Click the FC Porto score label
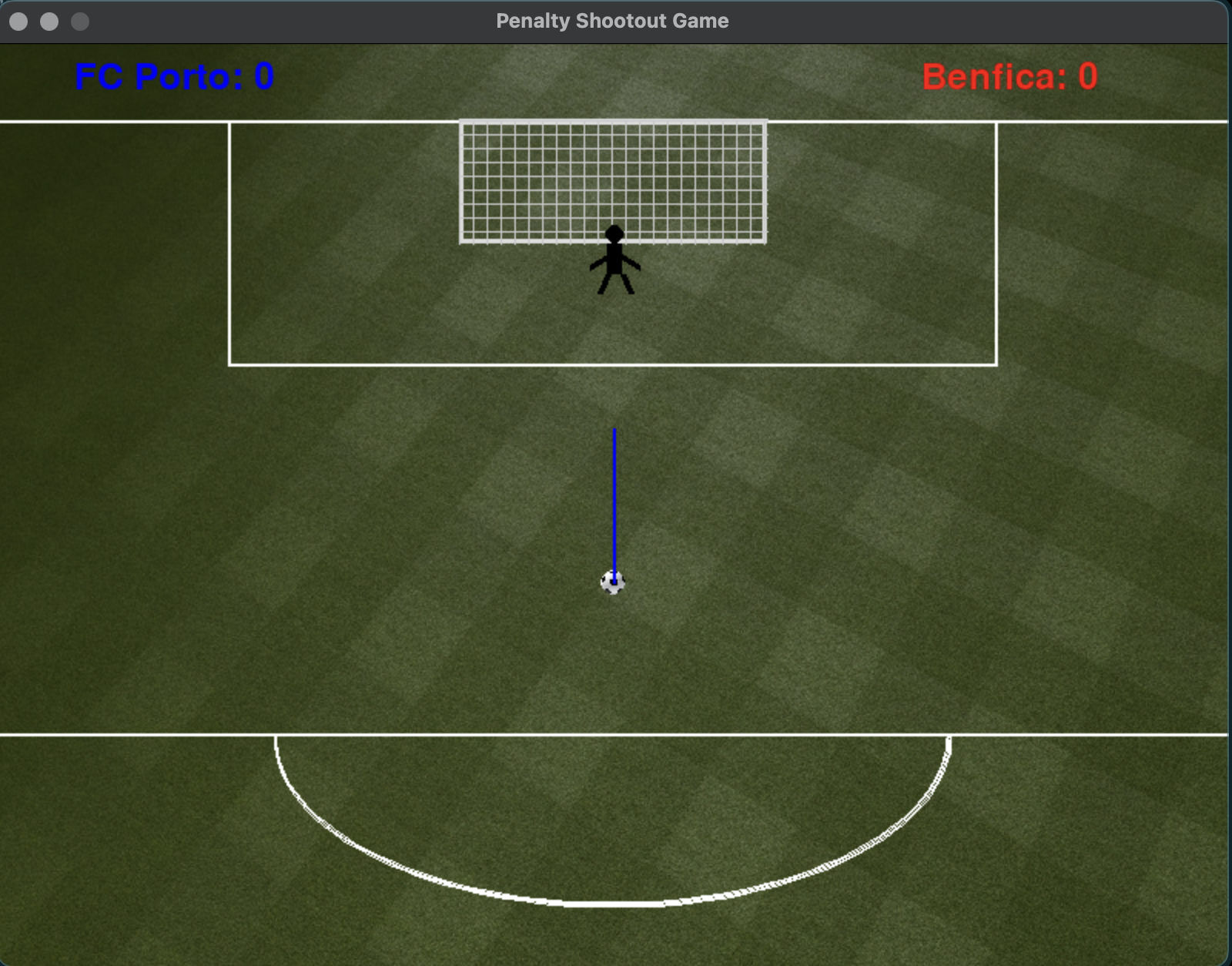The height and width of the screenshot is (966, 1232). click(x=176, y=75)
